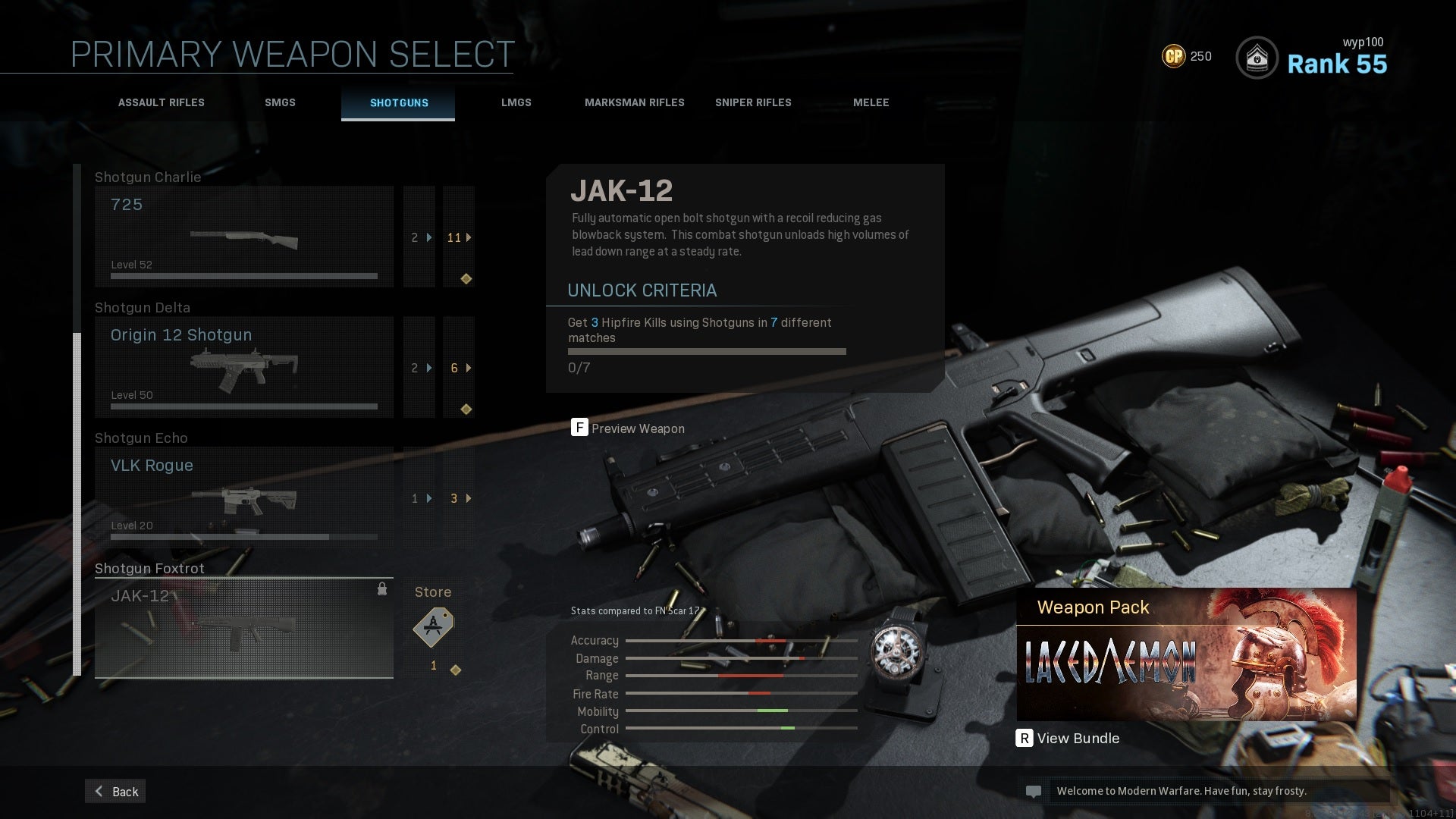Go back to the previous menu
The image size is (1456, 819).
[x=115, y=791]
